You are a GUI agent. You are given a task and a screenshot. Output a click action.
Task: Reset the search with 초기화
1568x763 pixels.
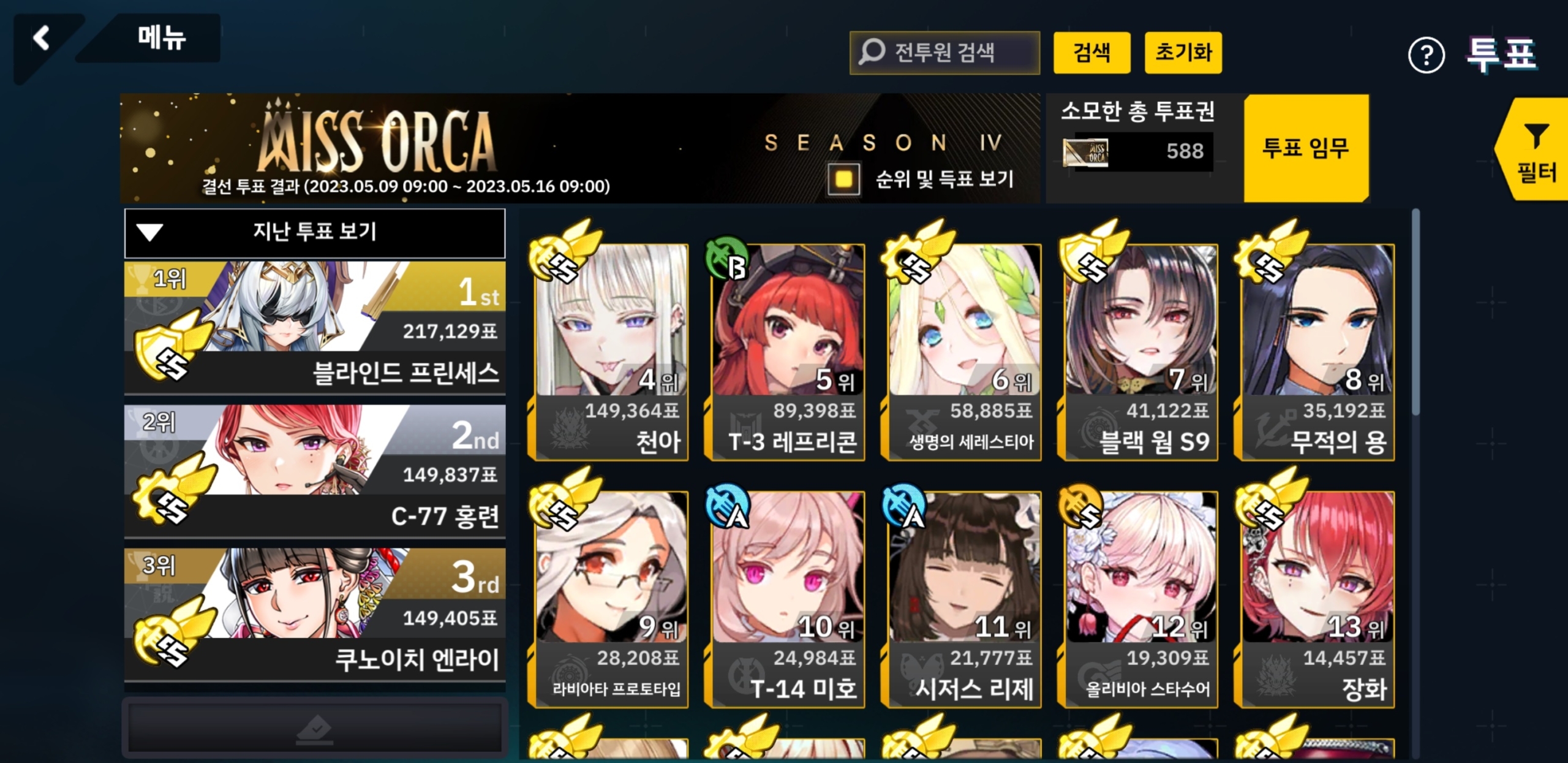(x=1183, y=53)
